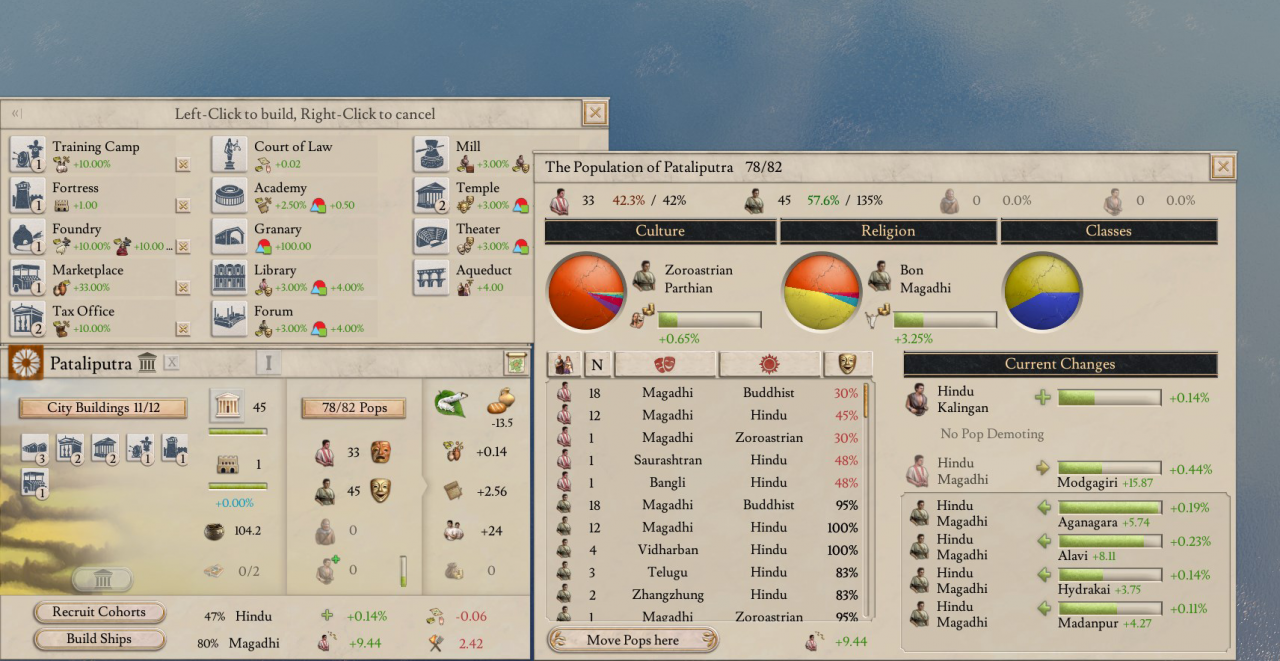Sort the pop list by N column
Image resolution: width=1280 pixels, height=661 pixels.
coord(598,365)
